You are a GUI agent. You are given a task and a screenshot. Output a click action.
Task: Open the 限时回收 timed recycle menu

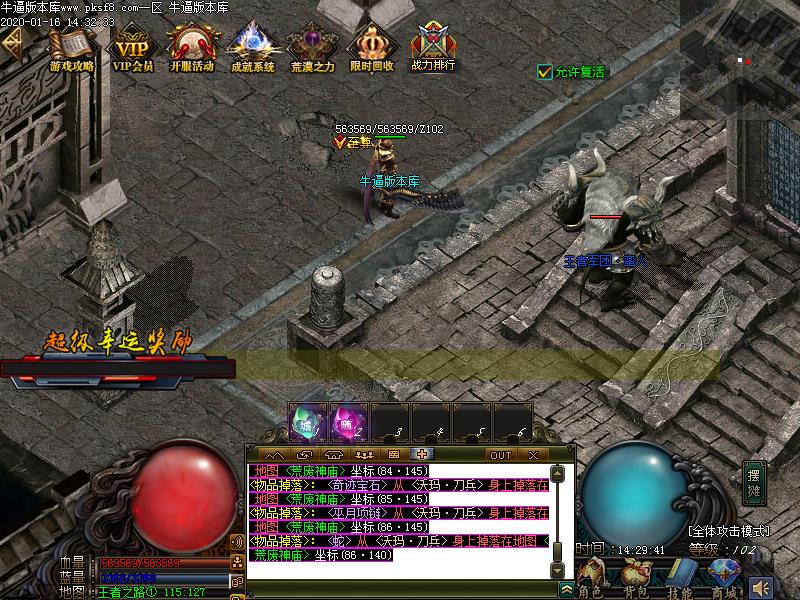[372, 48]
